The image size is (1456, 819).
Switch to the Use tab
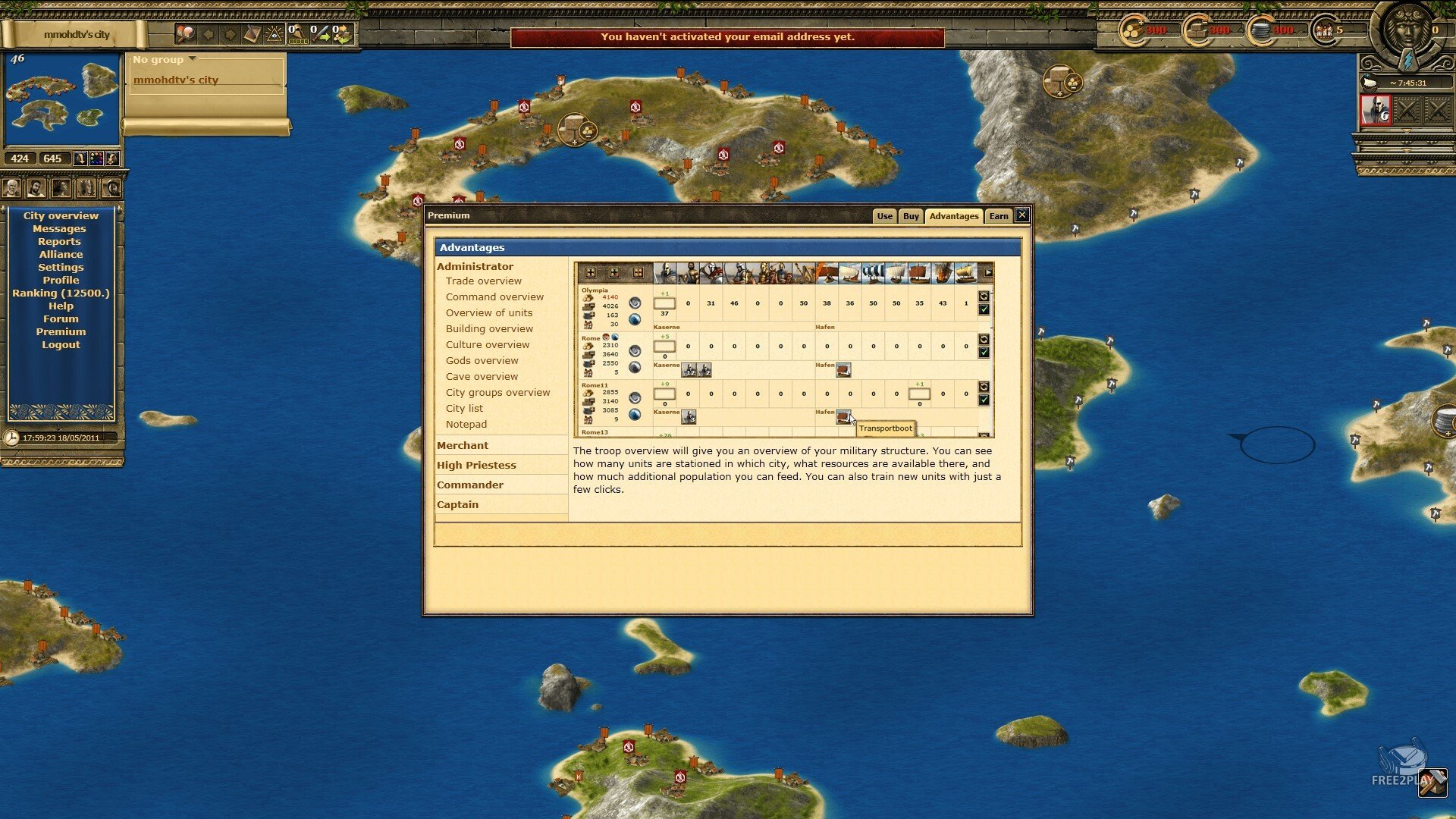884,216
